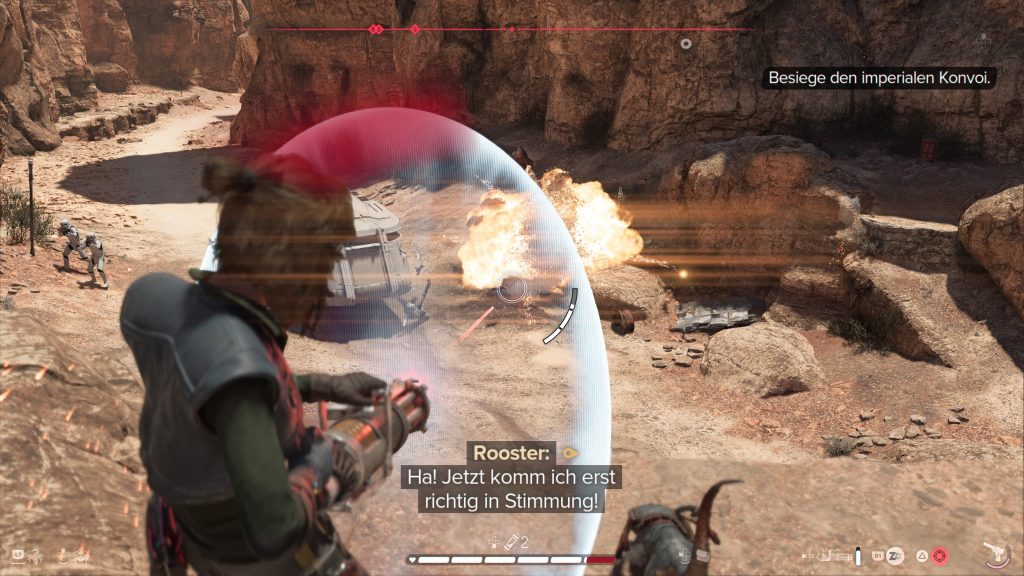The height and width of the screenshot is (576, 1024).
Task: Click the blaster pistol weapon icon
Action: 995,552
